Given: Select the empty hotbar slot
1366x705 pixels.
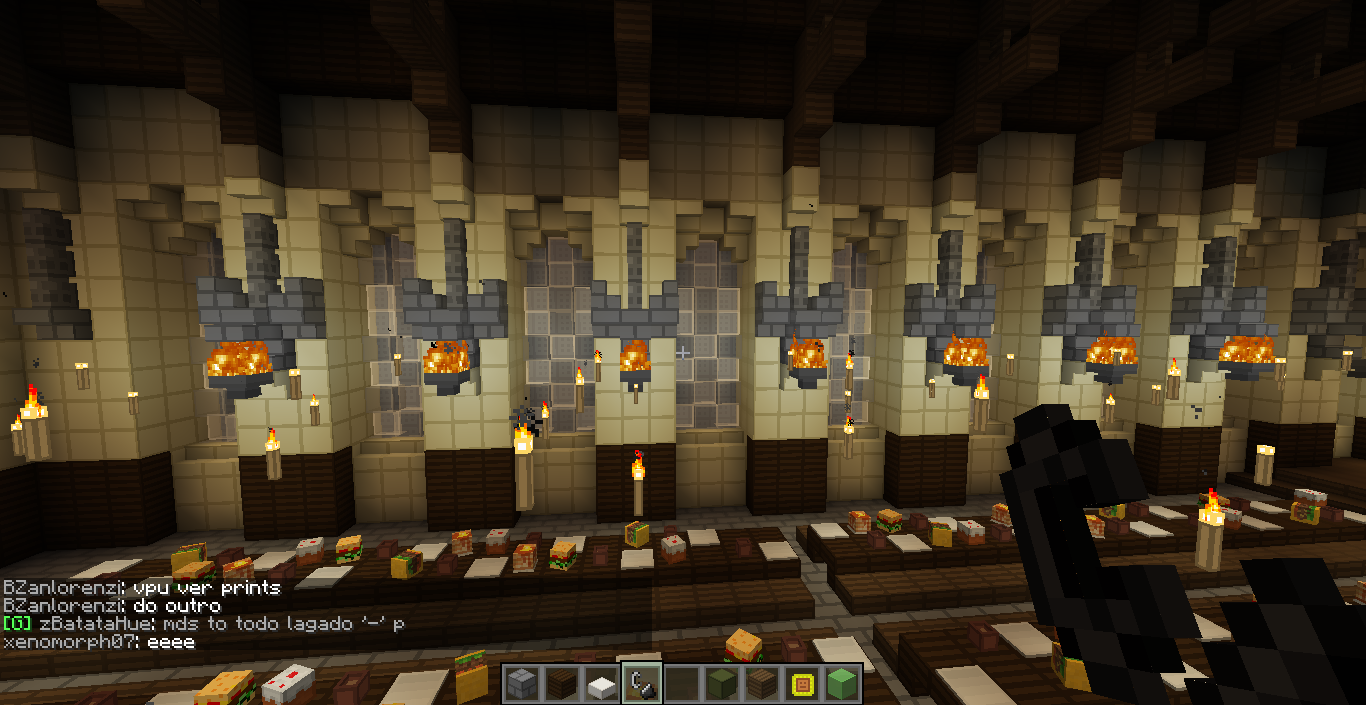Looking at the screenshot, I should pyautogui.click(x=681, y=684).
